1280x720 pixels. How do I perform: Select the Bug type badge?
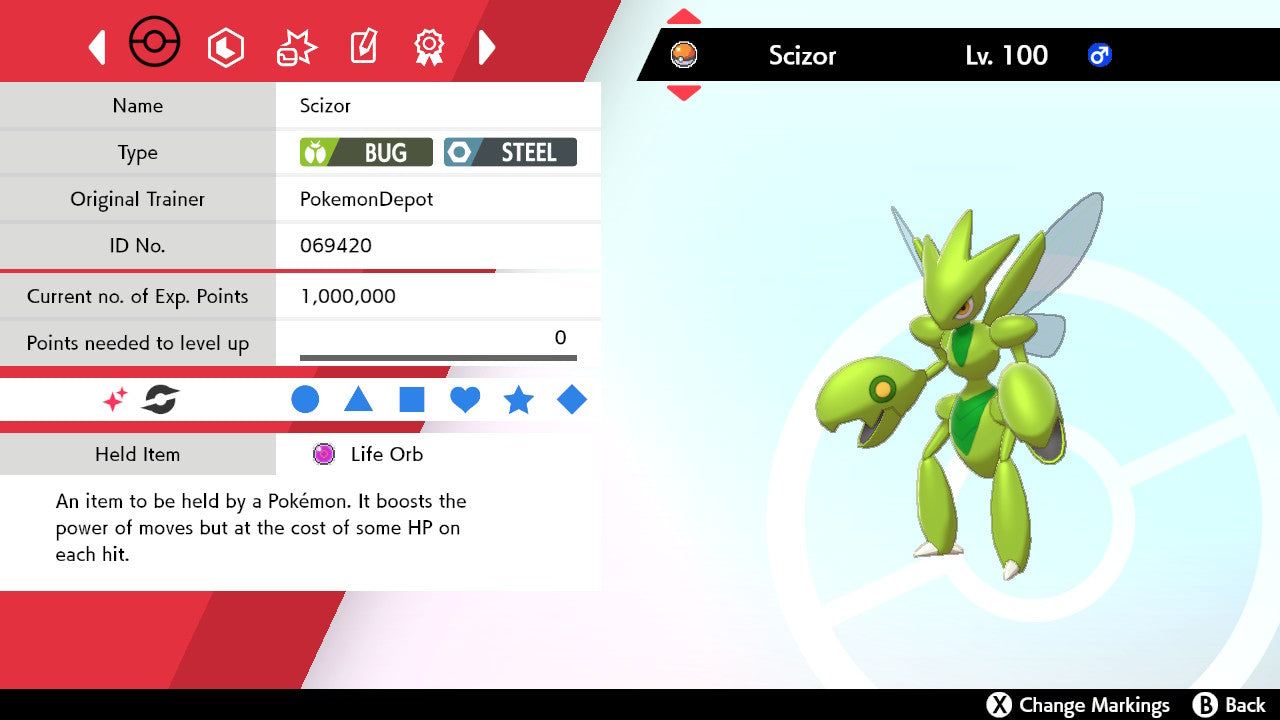[x=366, y=152]
